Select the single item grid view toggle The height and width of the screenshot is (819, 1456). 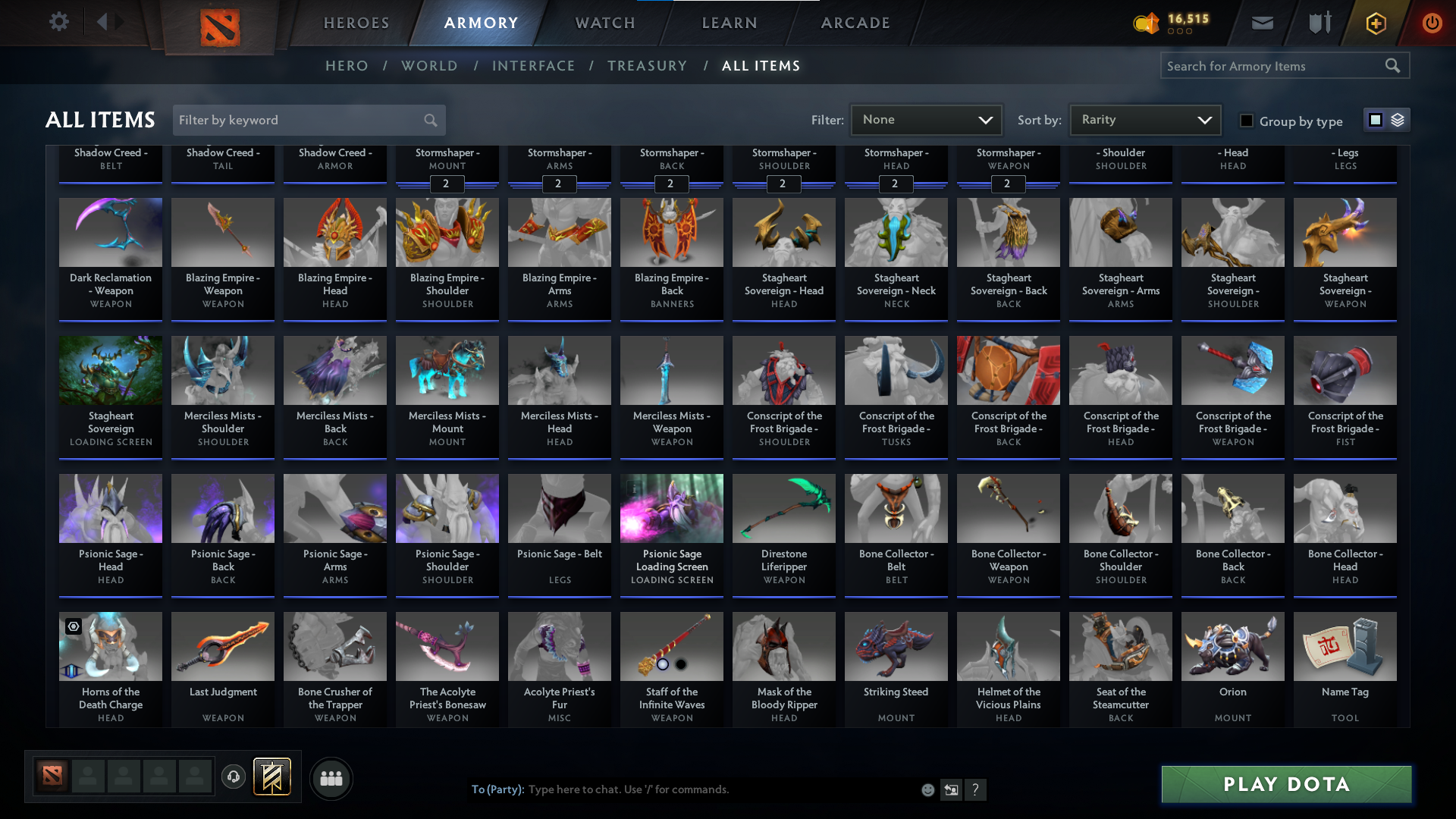[x=1375, y=120]
